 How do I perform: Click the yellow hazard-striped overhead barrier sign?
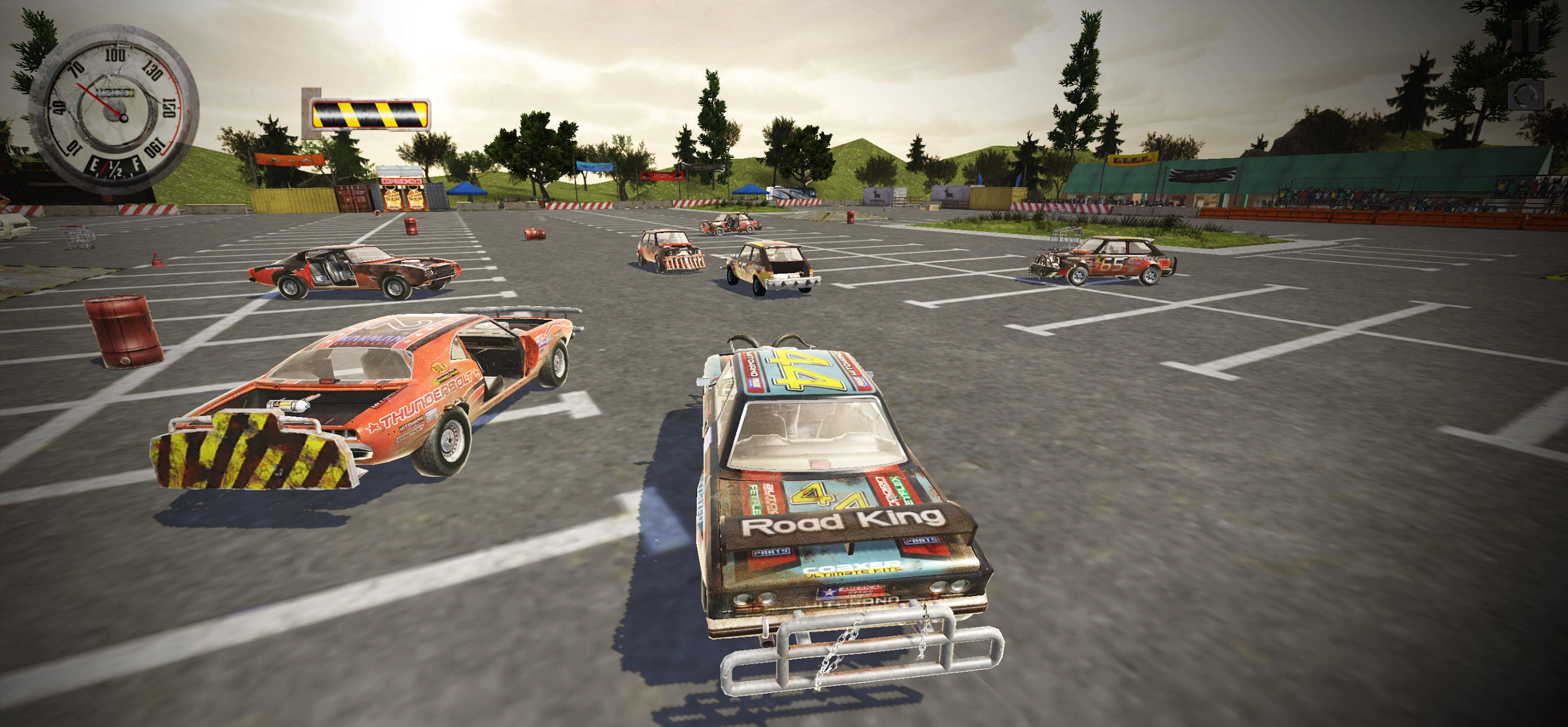[x=368, y=116]
